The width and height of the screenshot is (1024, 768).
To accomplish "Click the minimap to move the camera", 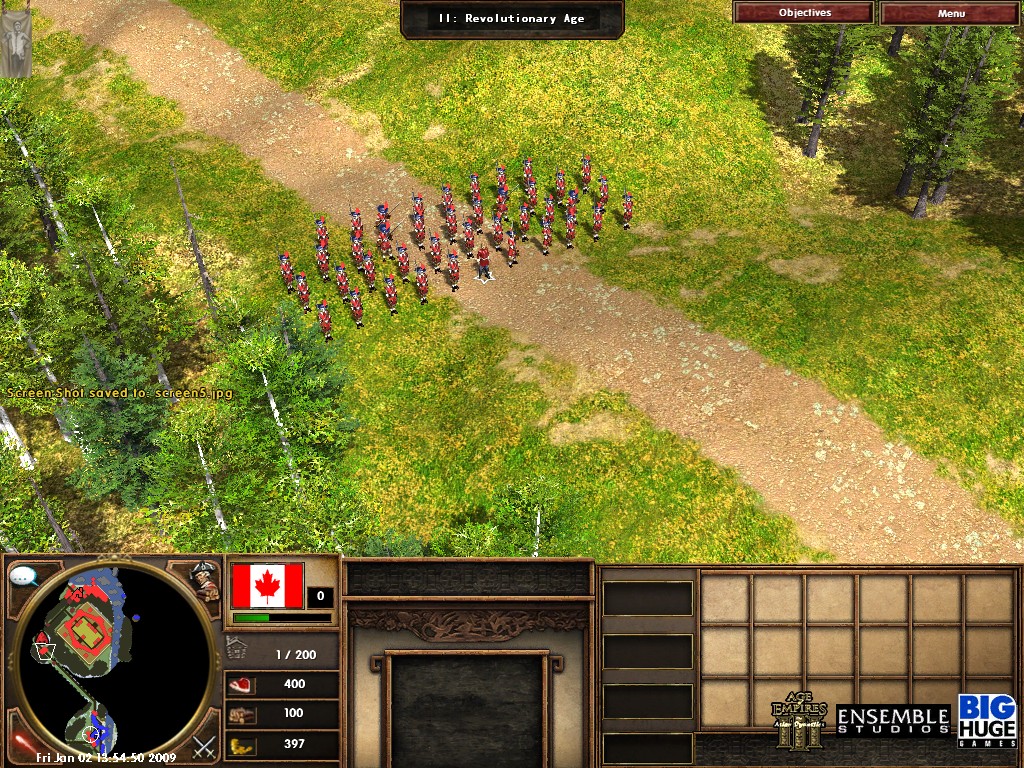I will tap(110, 660).
